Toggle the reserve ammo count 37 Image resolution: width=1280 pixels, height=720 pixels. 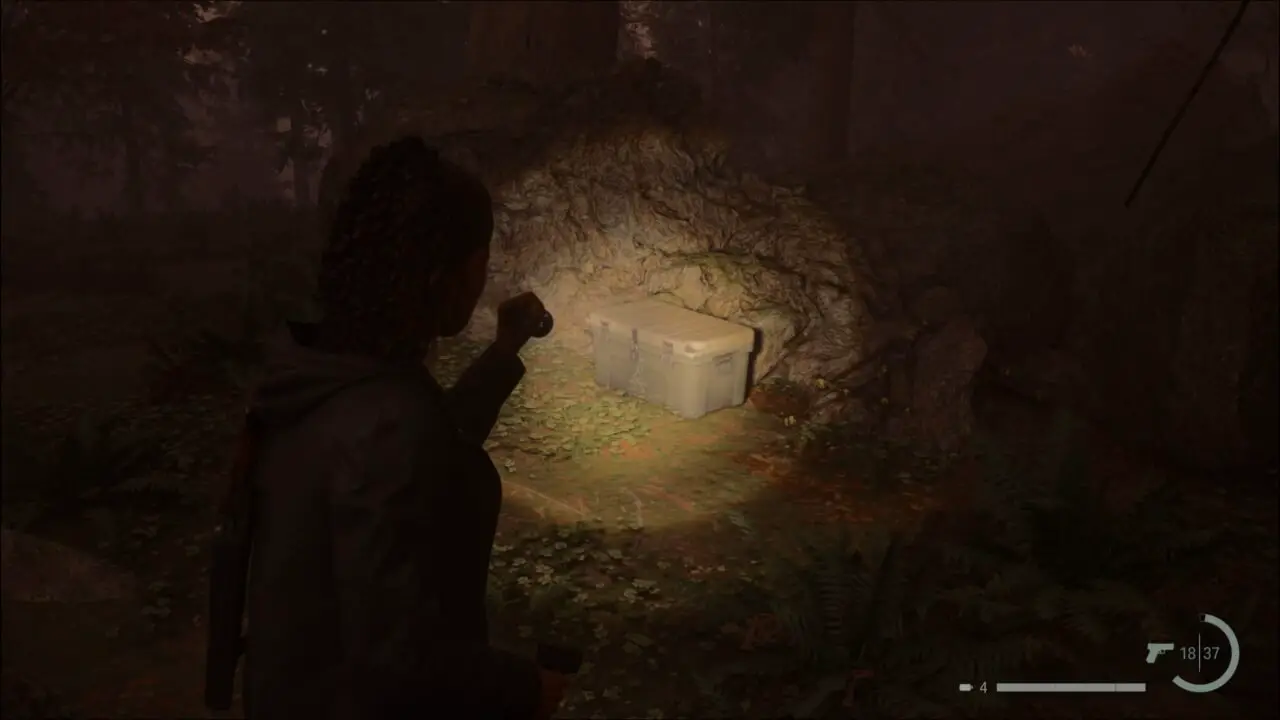coord(1212,652)
